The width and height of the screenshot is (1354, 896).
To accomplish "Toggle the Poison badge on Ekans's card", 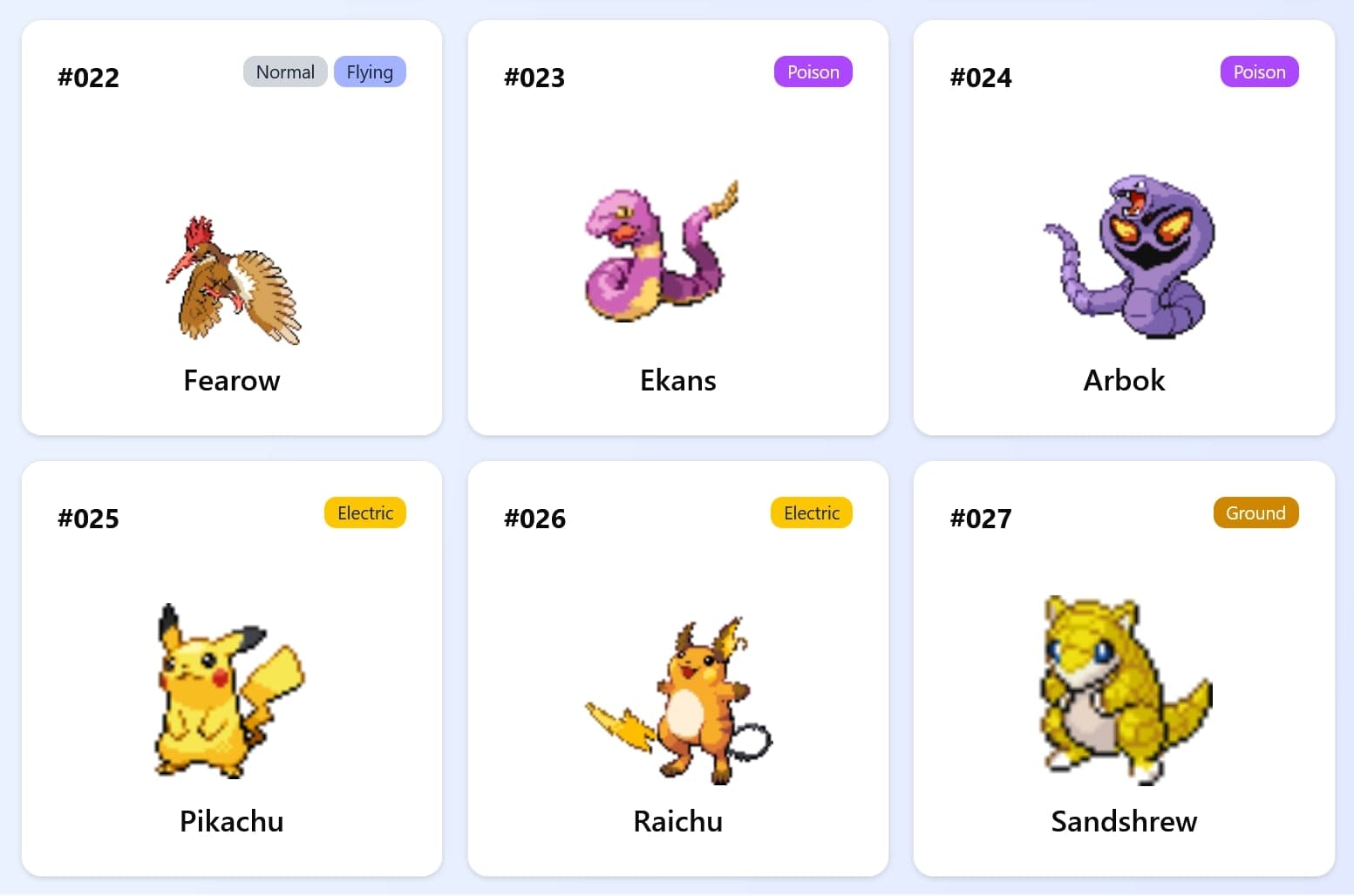I will [813, 71].
